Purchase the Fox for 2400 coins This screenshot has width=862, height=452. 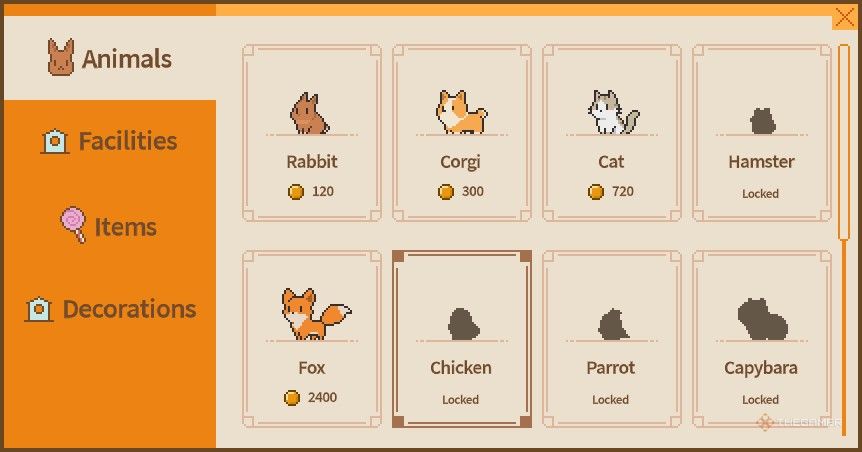[x=311, y=338]
